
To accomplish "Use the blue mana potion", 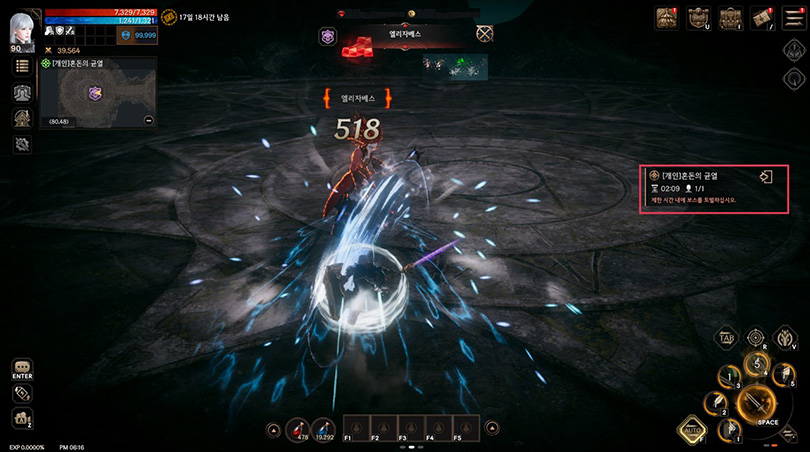I will (x=324, y=430).
